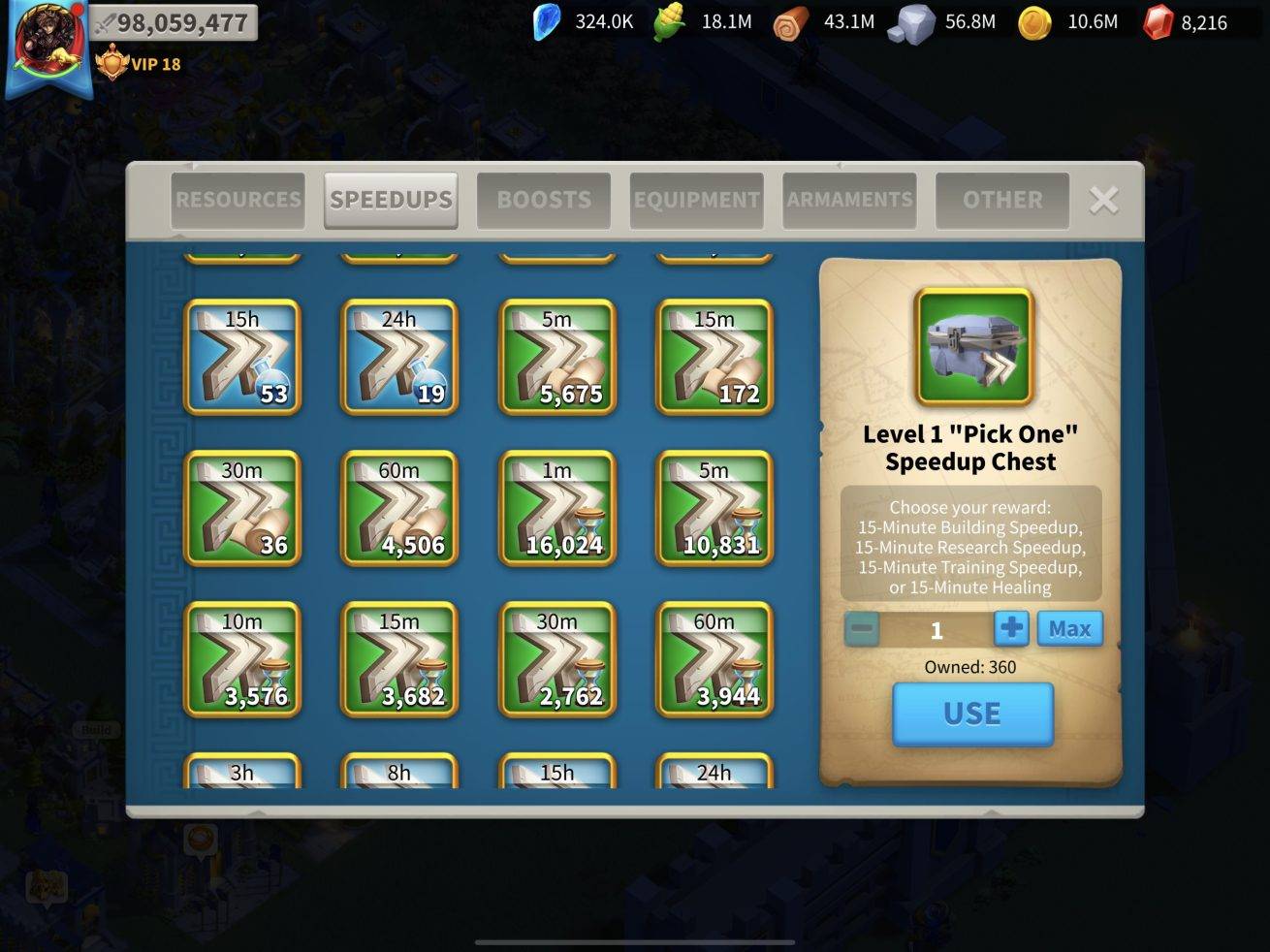Use the Pick One Speedup Chest
This screenshot has width=1270, height=952.
click(972, 714)
